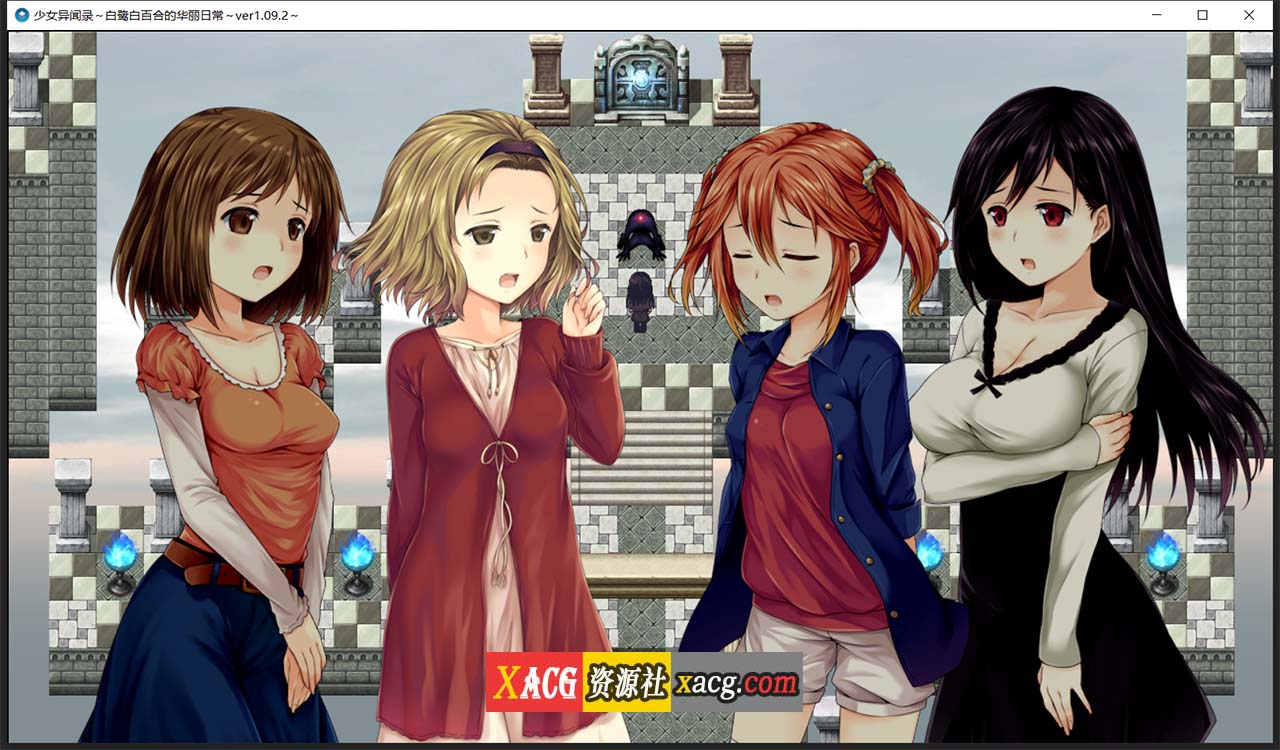Click the small player character sprite
Image resolution: width=1280 pixels, height=750 pixels.
pyautogui.click(x=640, y=302)
